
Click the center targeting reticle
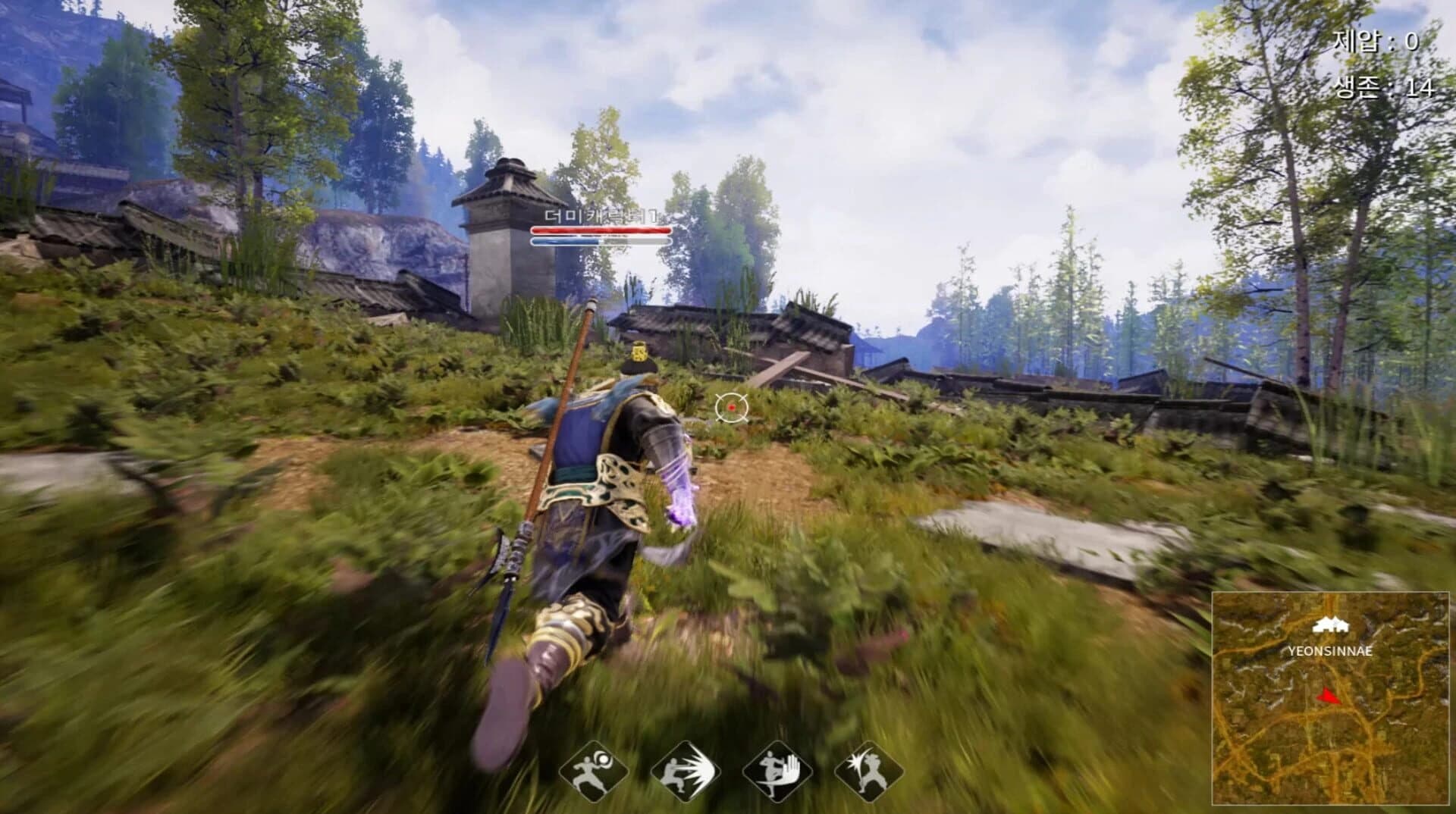click(x=730, y=409)
